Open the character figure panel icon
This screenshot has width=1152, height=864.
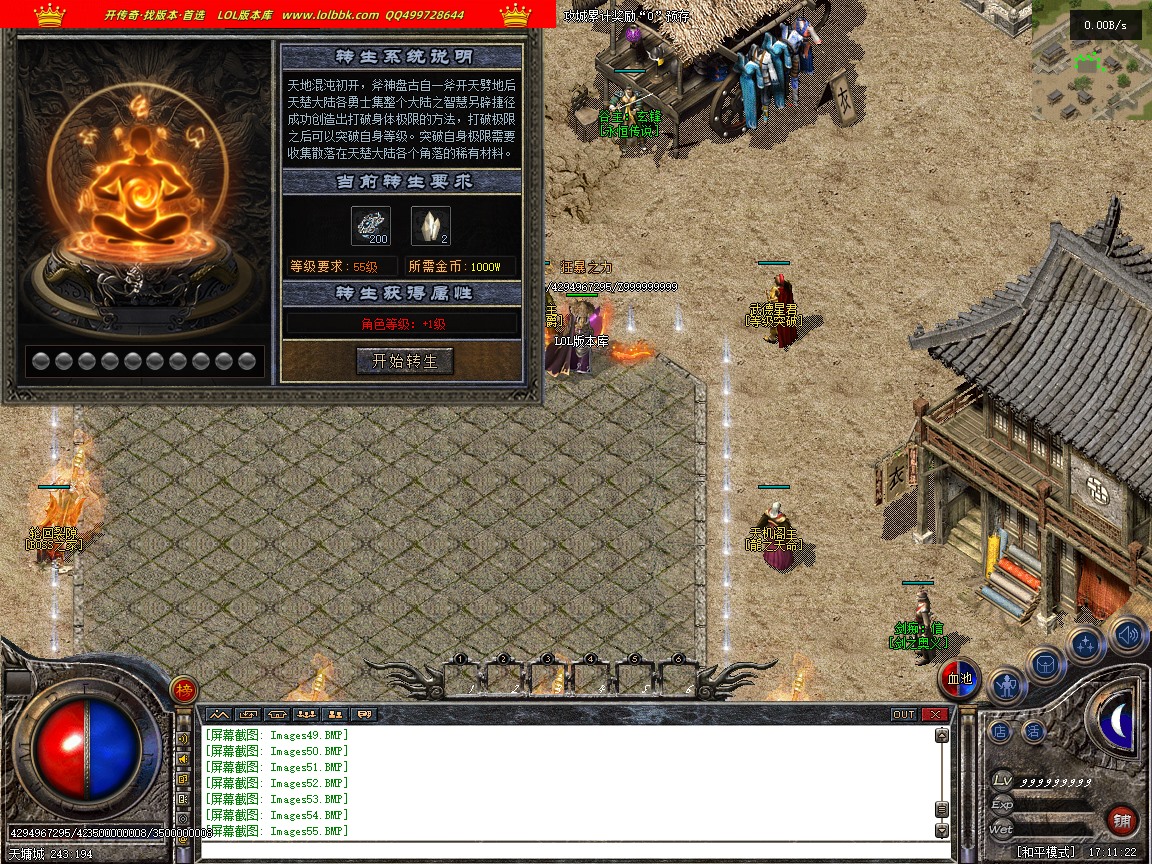point(1007,686)
